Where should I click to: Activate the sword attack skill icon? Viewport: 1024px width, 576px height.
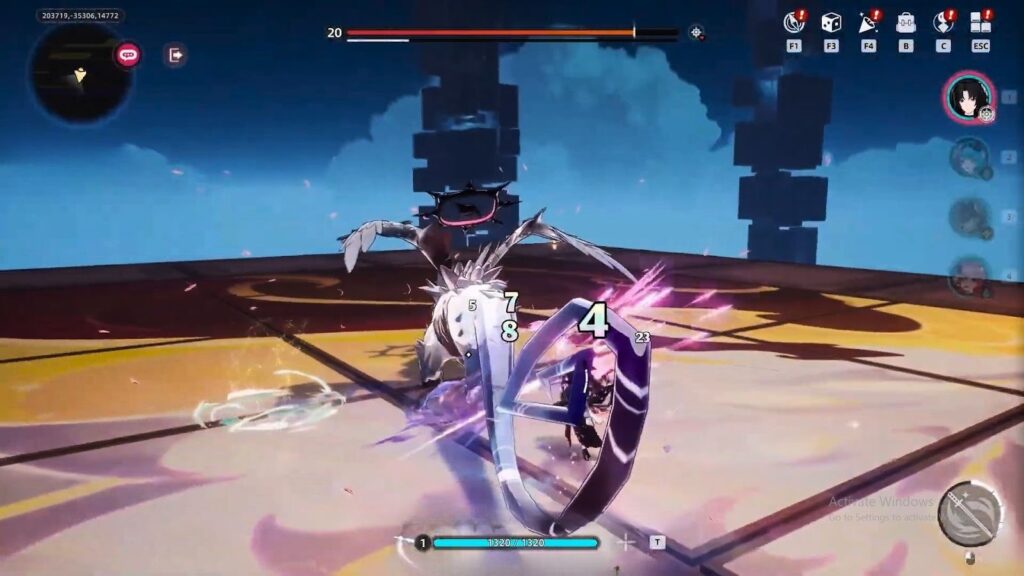[970, 514]
